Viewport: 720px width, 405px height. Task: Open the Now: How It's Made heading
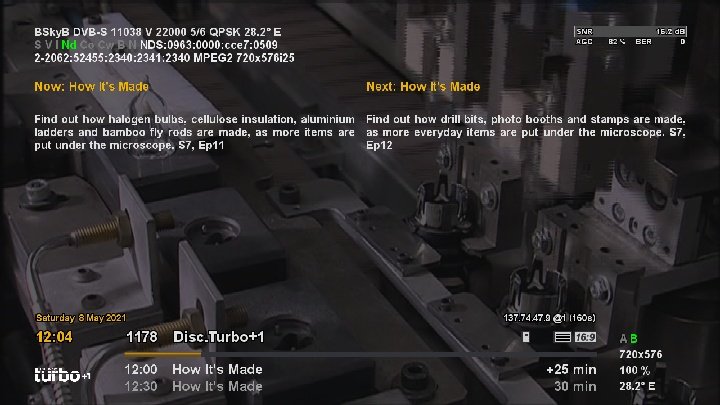pyautogui.click(x=91, y=87)
